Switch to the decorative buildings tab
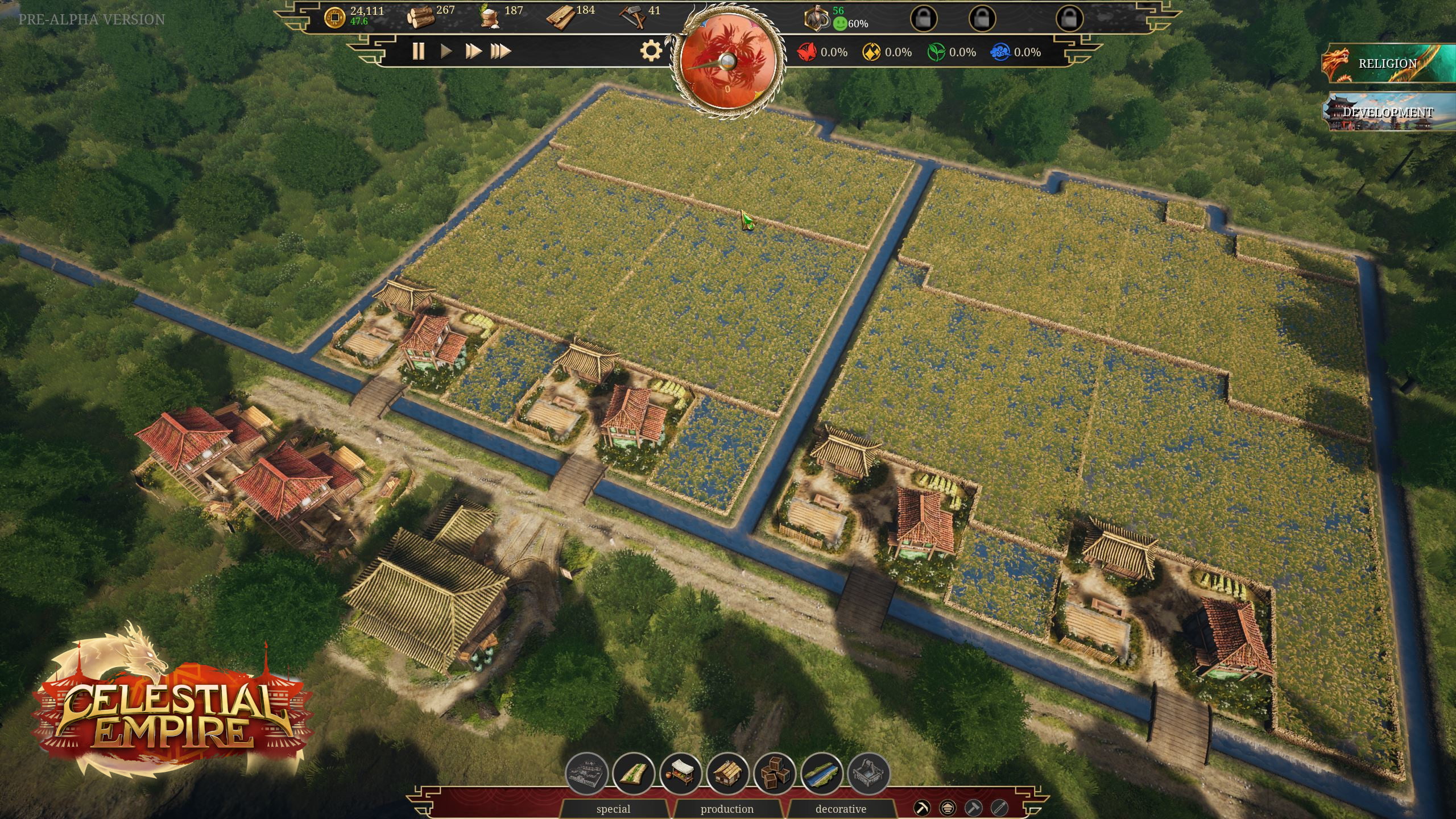Viewport: 1456px width, 819px height. click(x=841, y=809)
